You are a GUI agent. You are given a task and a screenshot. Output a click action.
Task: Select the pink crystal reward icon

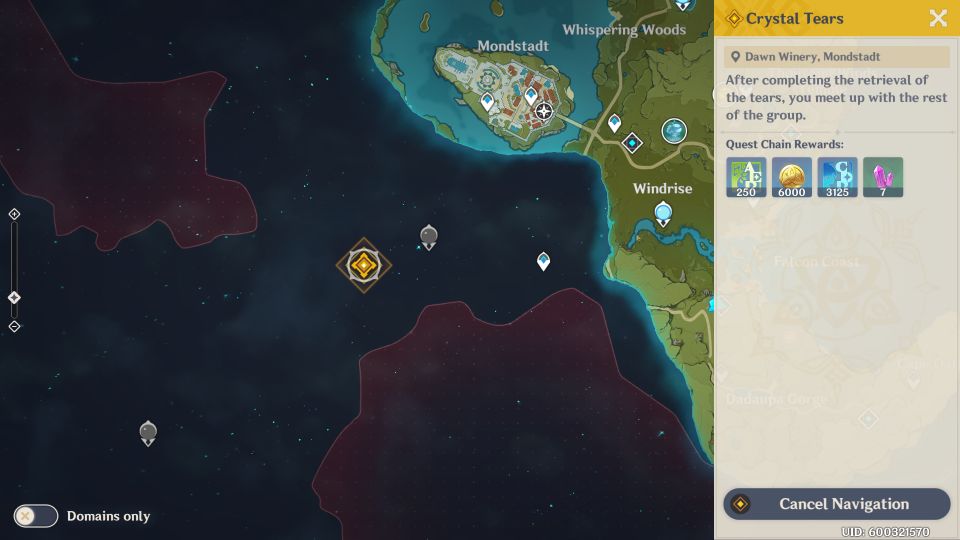883,177
